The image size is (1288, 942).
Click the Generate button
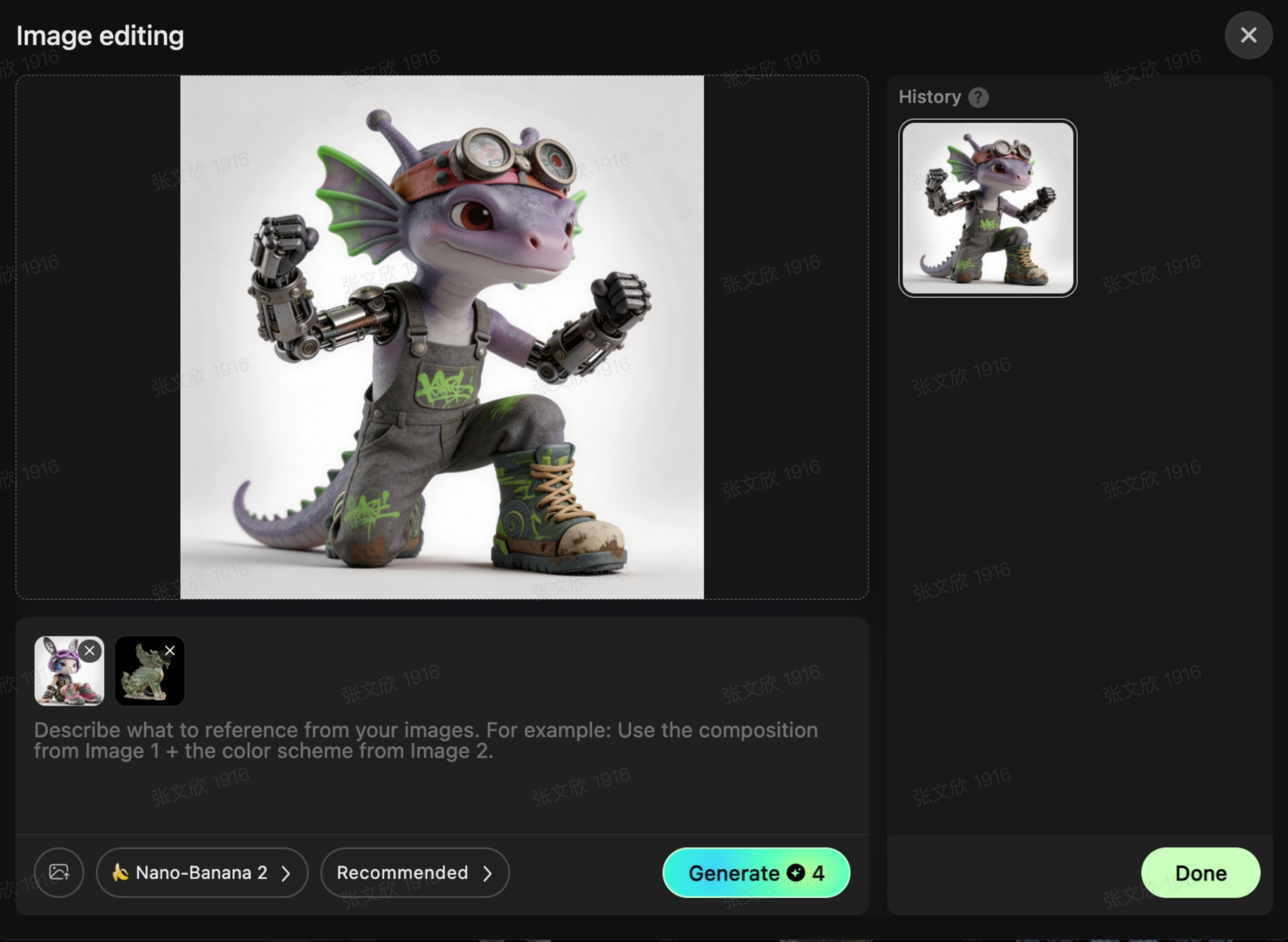click(x=755, y=872)
